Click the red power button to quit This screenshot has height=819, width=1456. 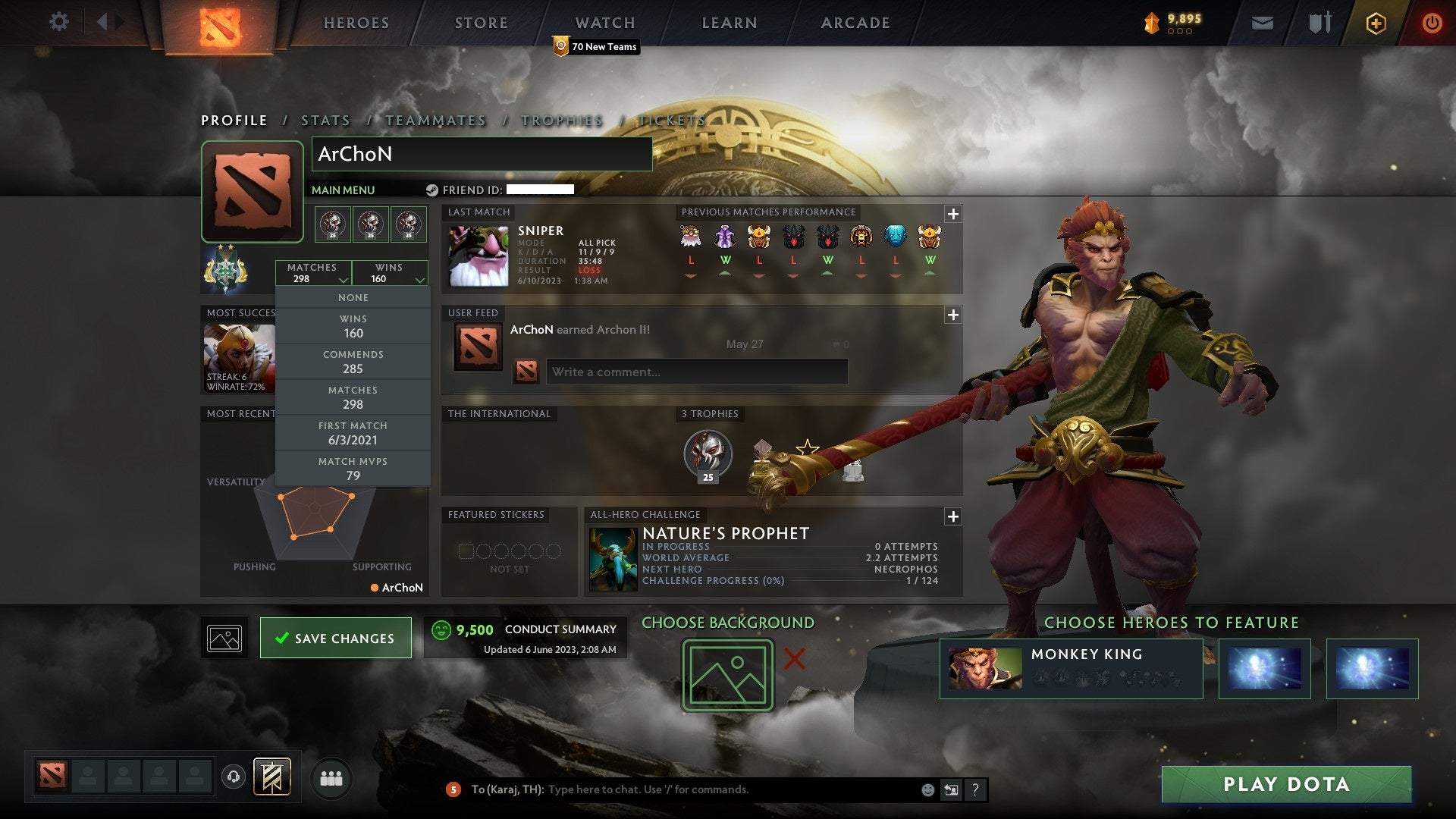(x=1432, y=22)
